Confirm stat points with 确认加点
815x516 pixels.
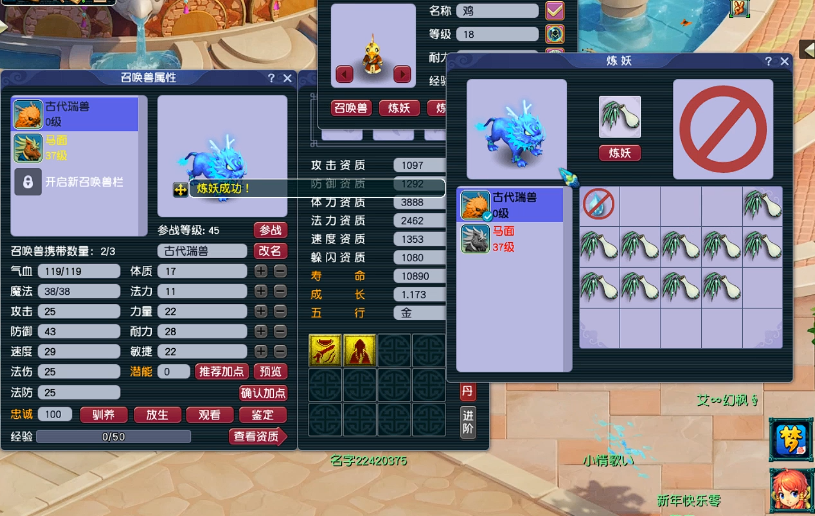263,393
